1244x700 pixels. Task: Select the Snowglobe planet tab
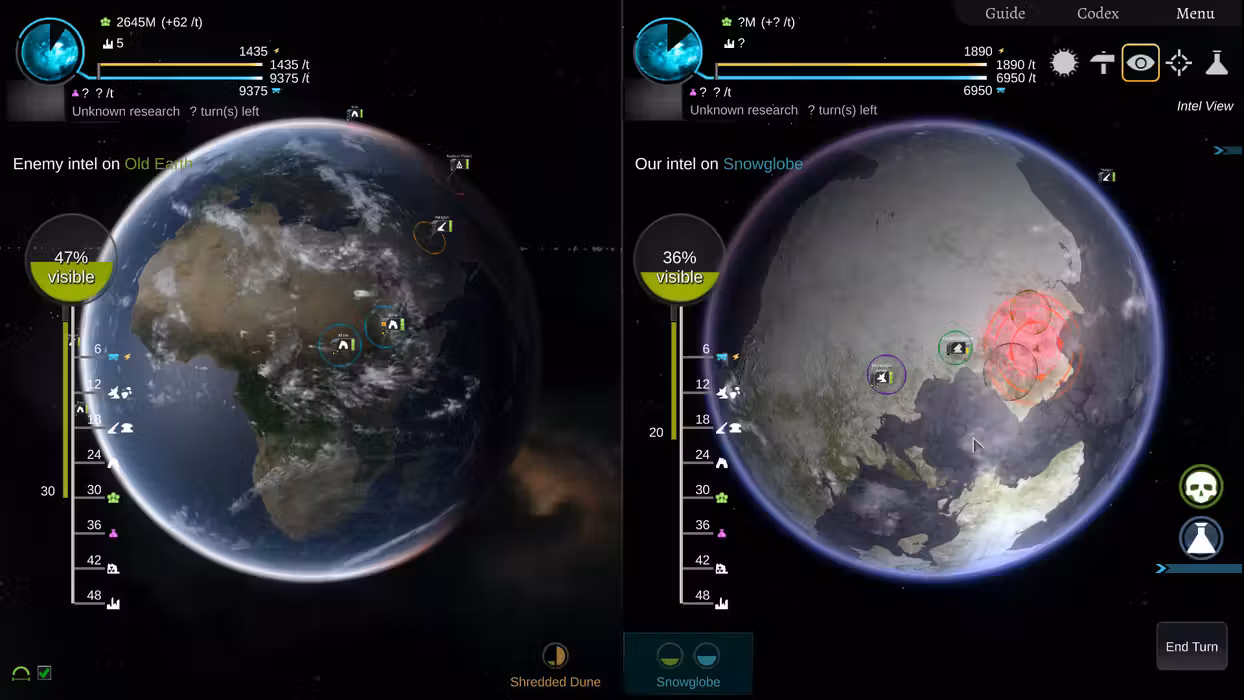(x=688, y=666)
